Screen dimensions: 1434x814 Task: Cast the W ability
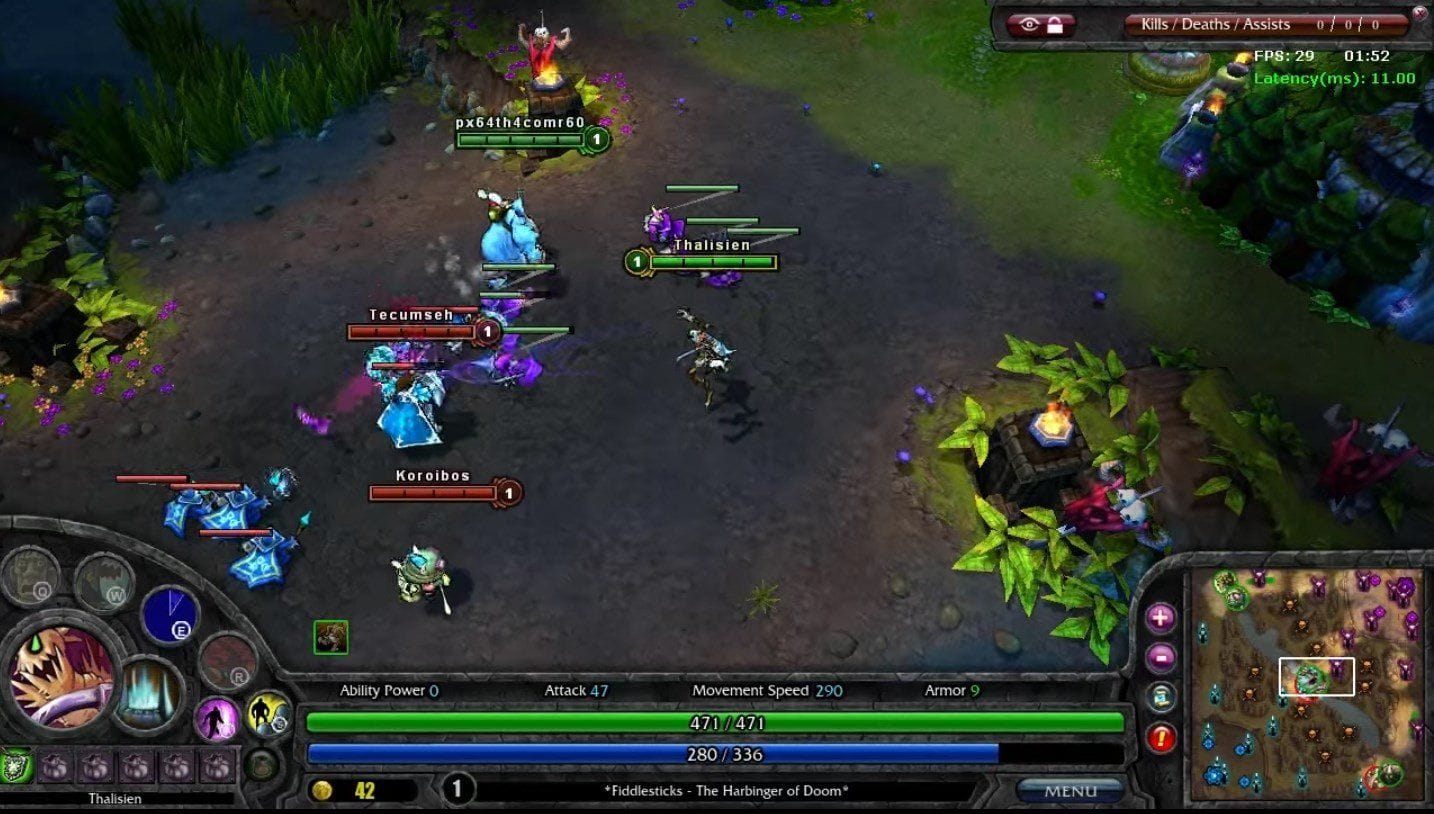click(x=104, y=582)
